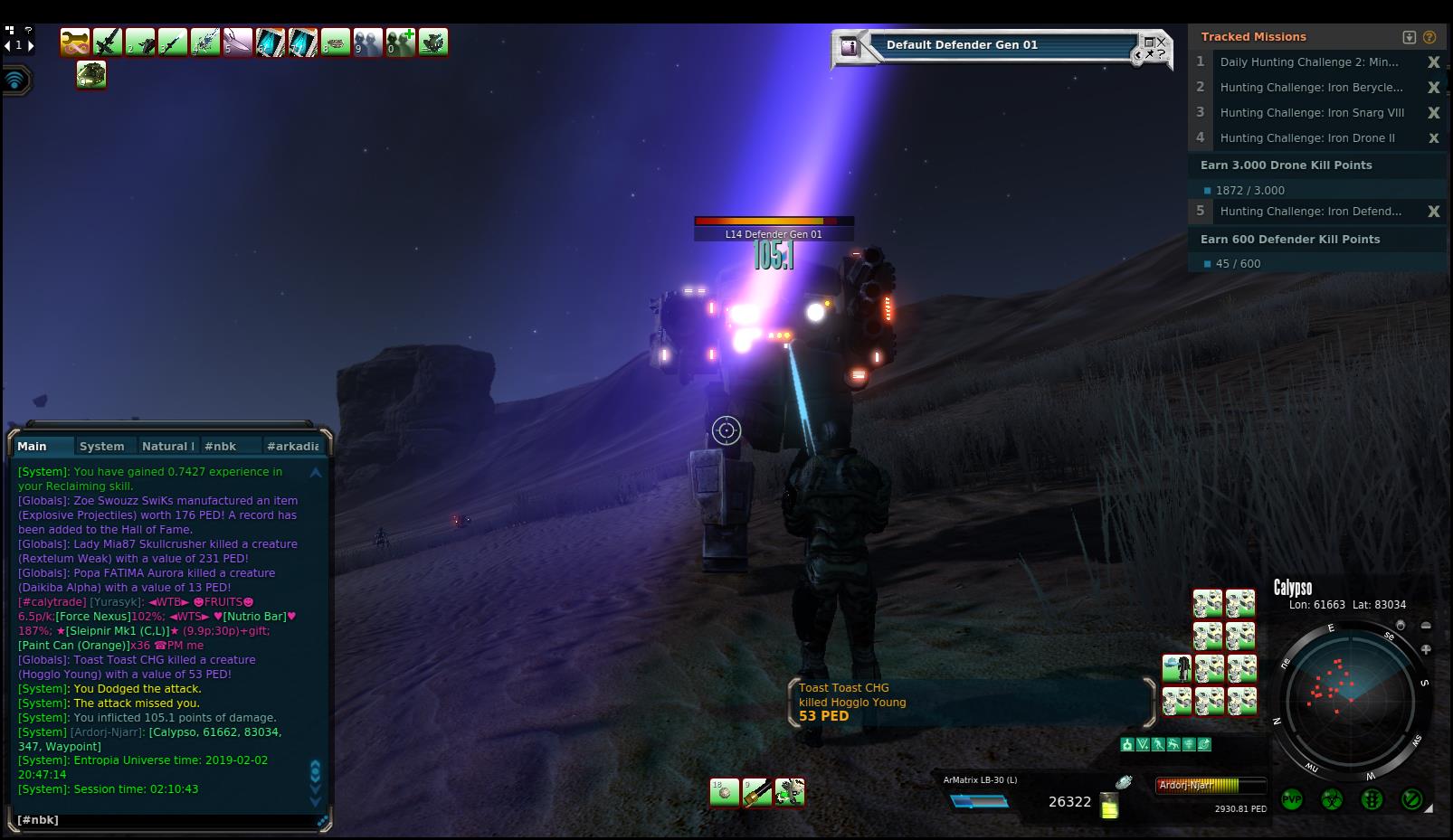The height and width of the screenshot is (840, 1453).
Task: Switch to the System chat tab
Action: 101,446
